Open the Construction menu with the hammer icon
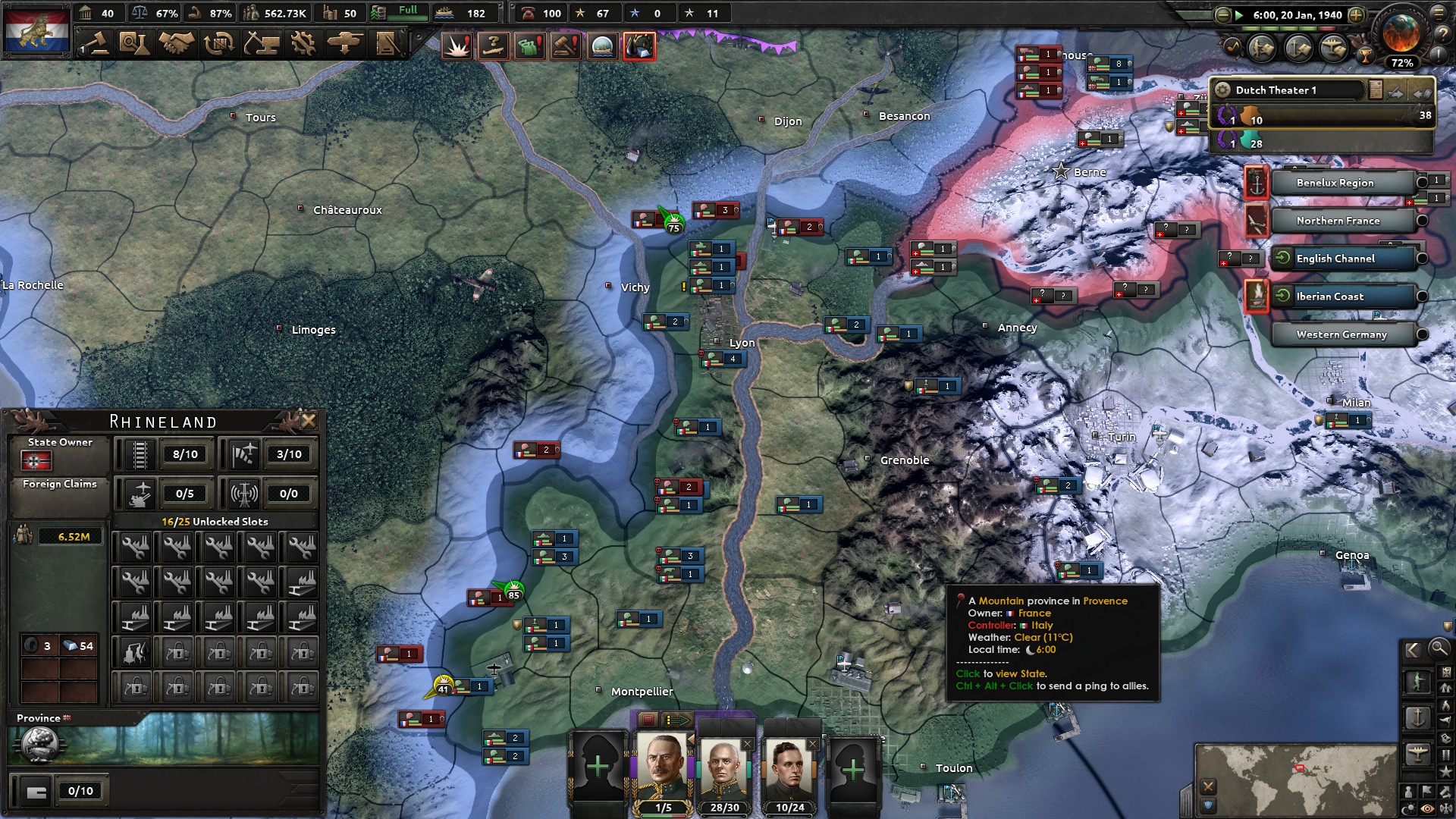This screenshot has width=1456, height=819. pyautogui.click(x=262, y=43)
